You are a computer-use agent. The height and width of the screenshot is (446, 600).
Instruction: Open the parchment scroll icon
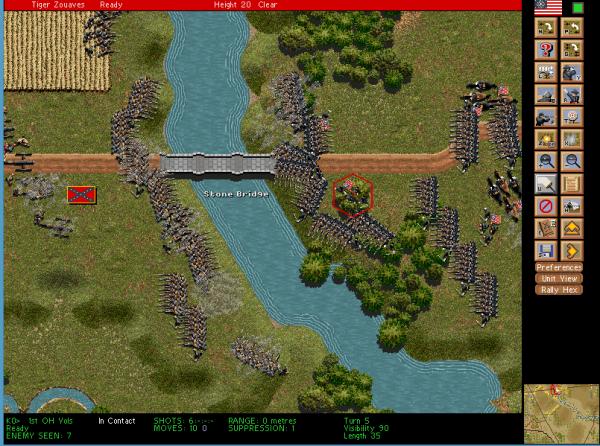pos(572,183)
